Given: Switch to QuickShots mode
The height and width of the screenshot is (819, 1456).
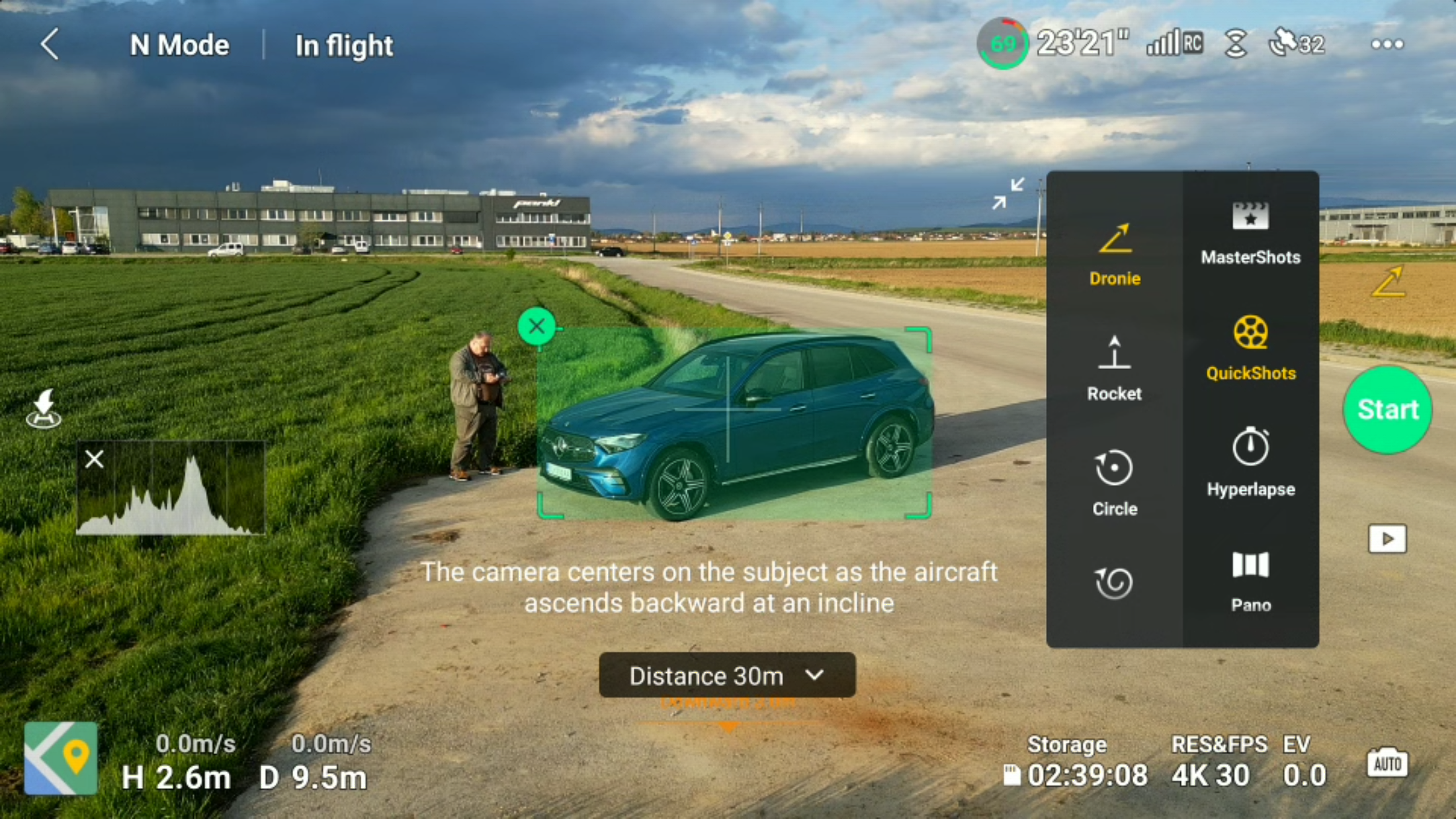Looking at the screenshot, I should tap(1250, 349).
